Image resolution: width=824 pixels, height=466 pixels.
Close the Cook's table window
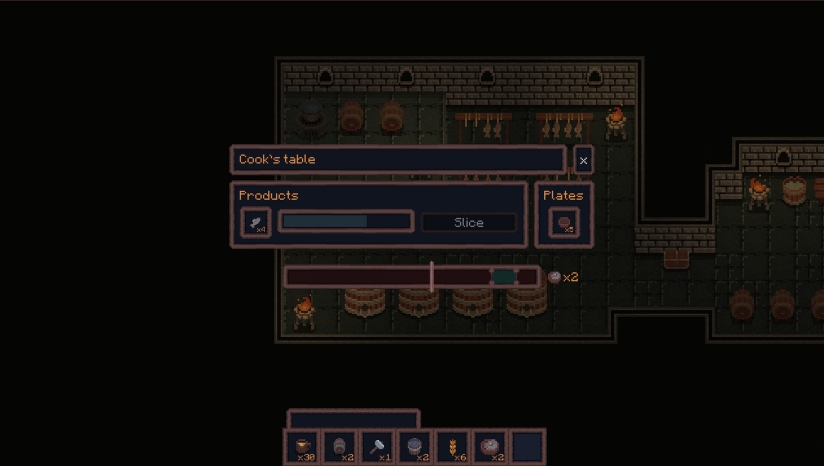pos(583,160)
